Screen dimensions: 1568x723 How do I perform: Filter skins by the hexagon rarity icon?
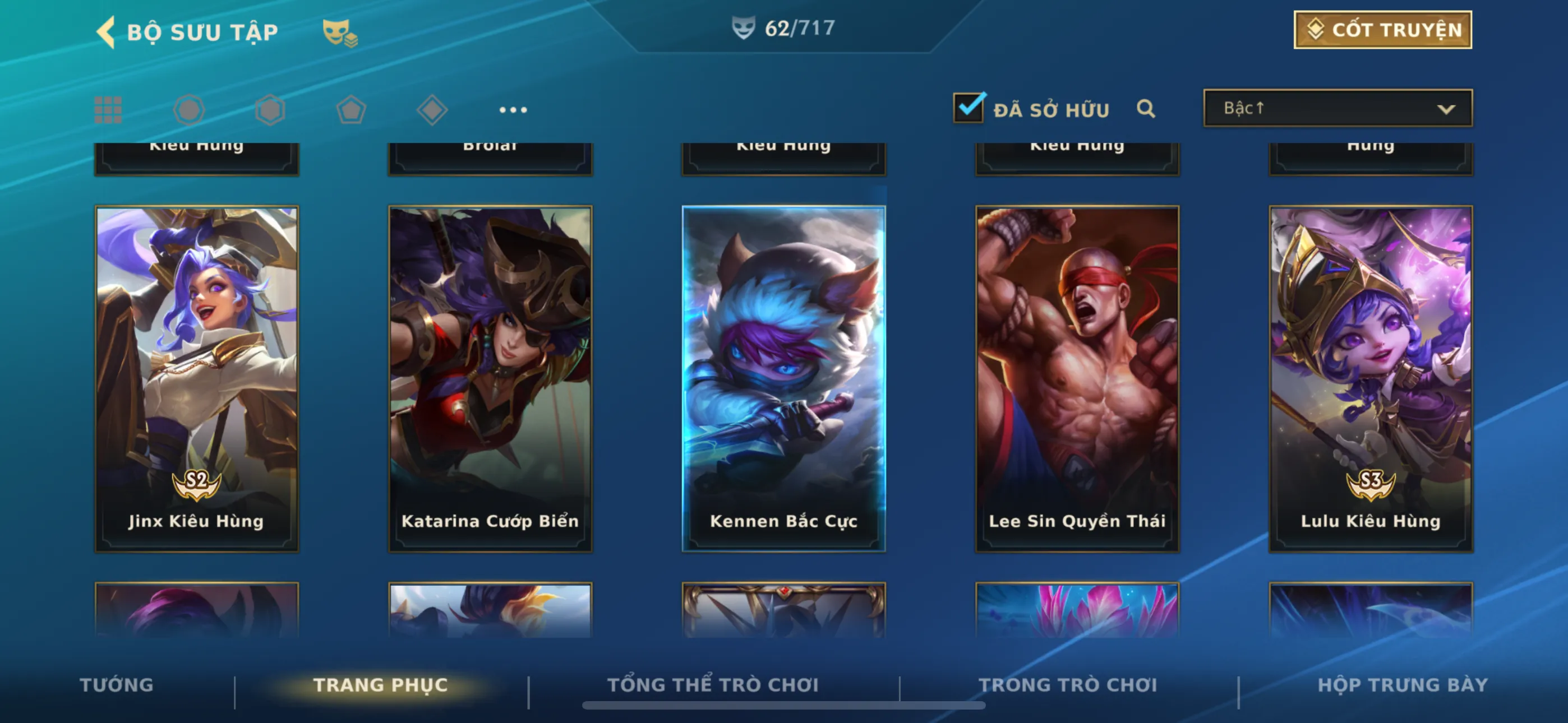coord(270,110)
